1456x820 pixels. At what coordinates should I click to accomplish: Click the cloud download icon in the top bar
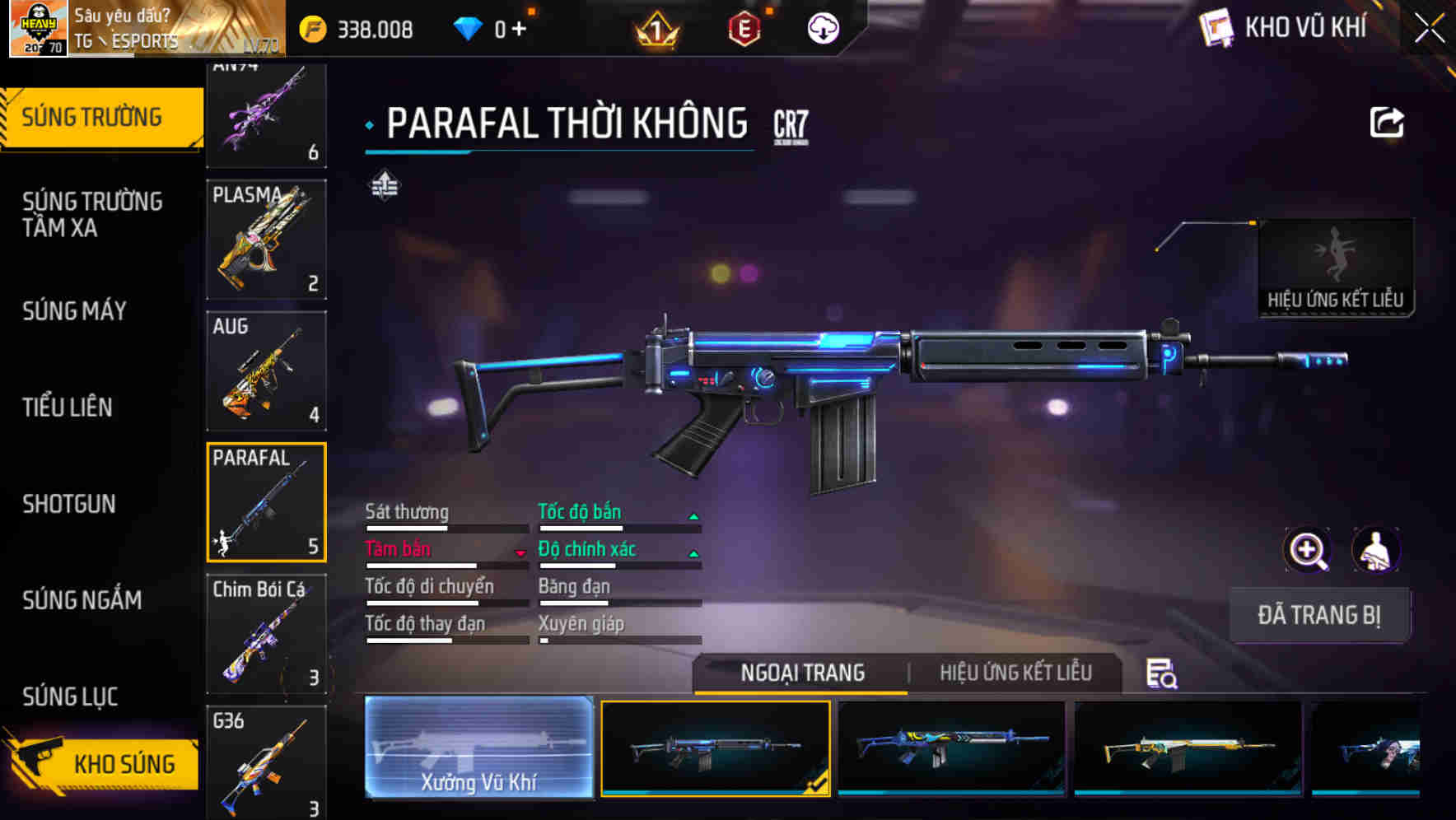pyautogui.click(x=821, y=27)
